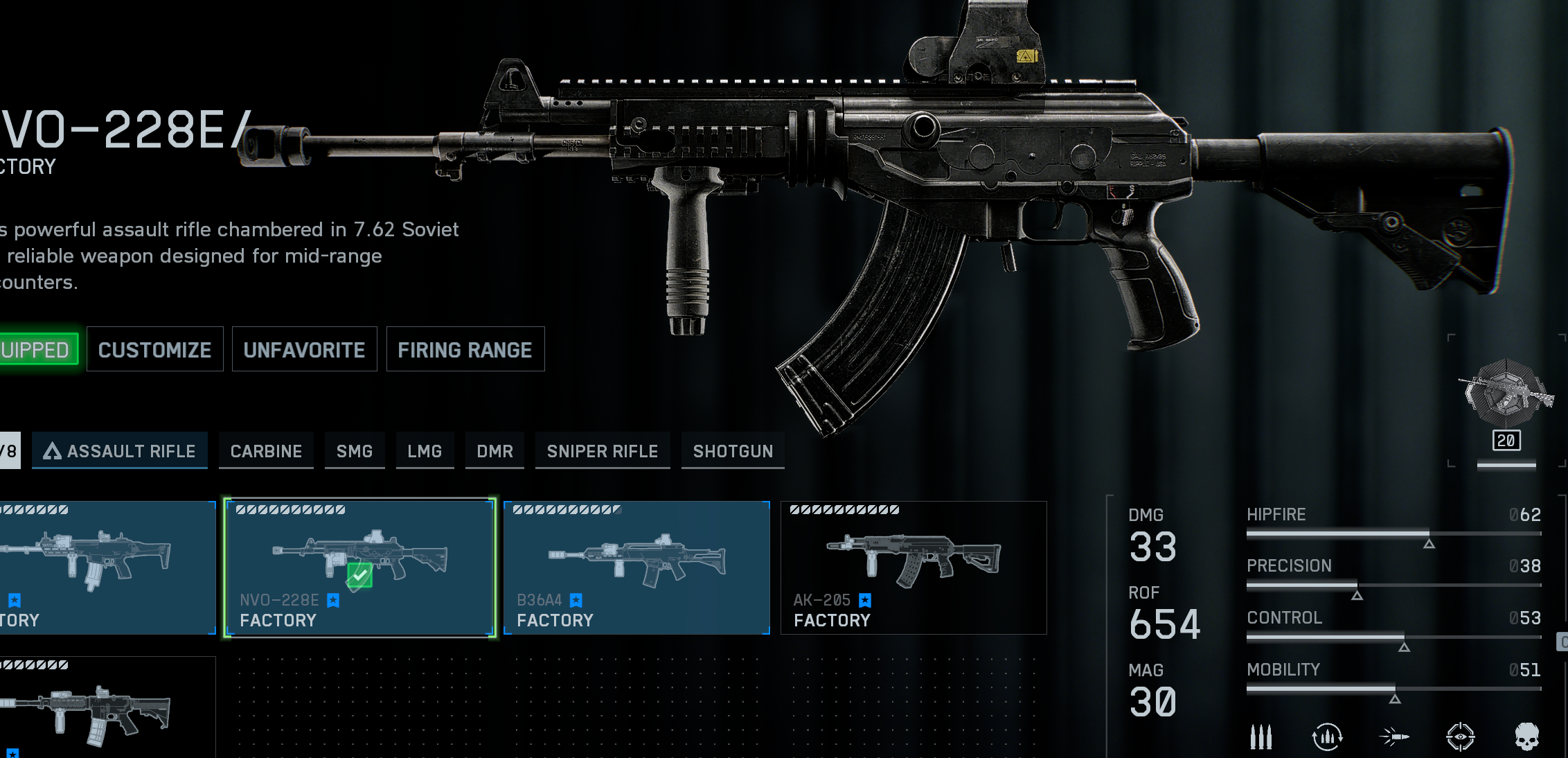This screenshot has width=1568, height=758.
Task: Open the Carbine category
Action: [266, 451]
